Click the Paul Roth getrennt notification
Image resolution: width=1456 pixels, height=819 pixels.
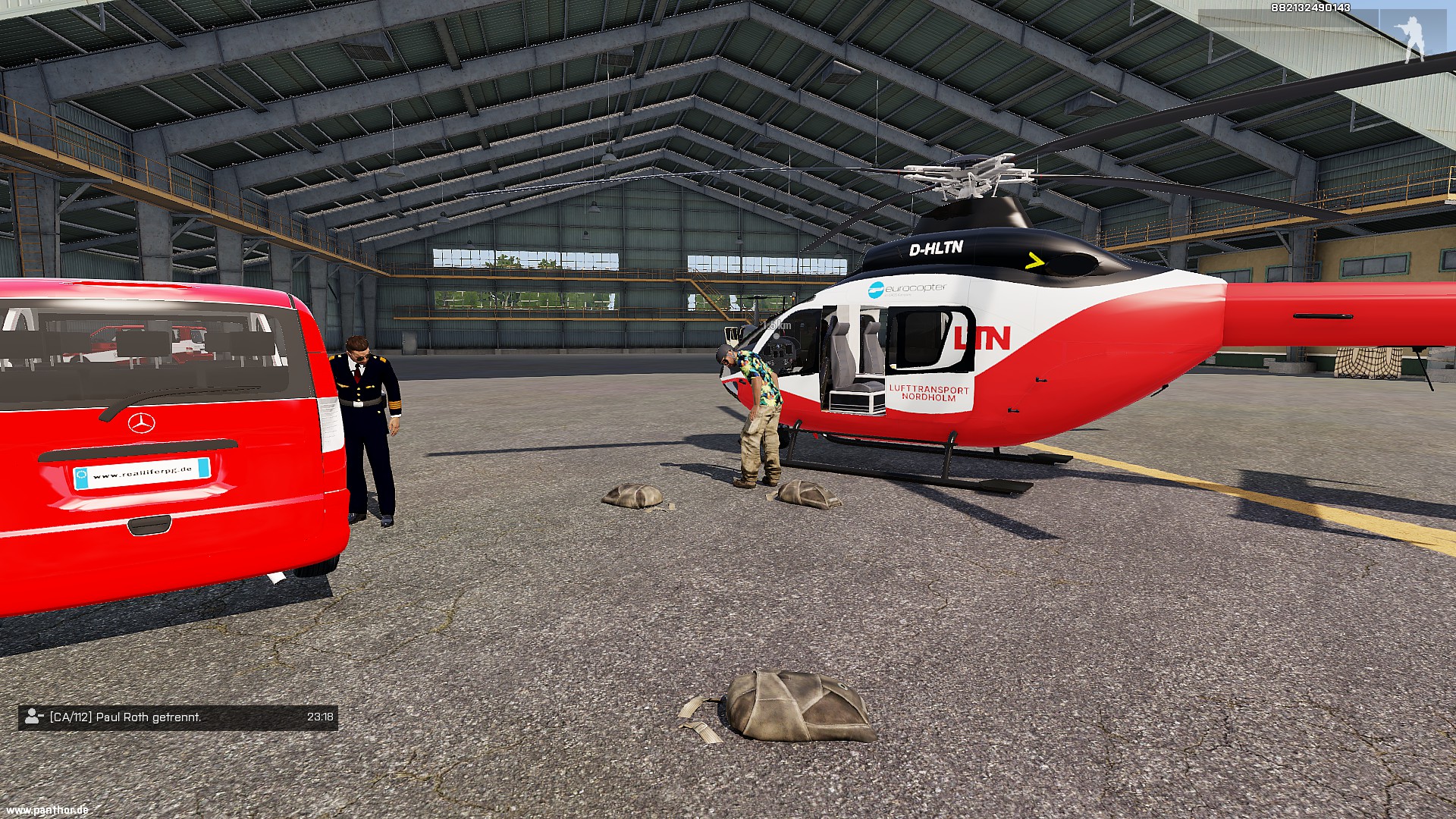coord(177,717)
